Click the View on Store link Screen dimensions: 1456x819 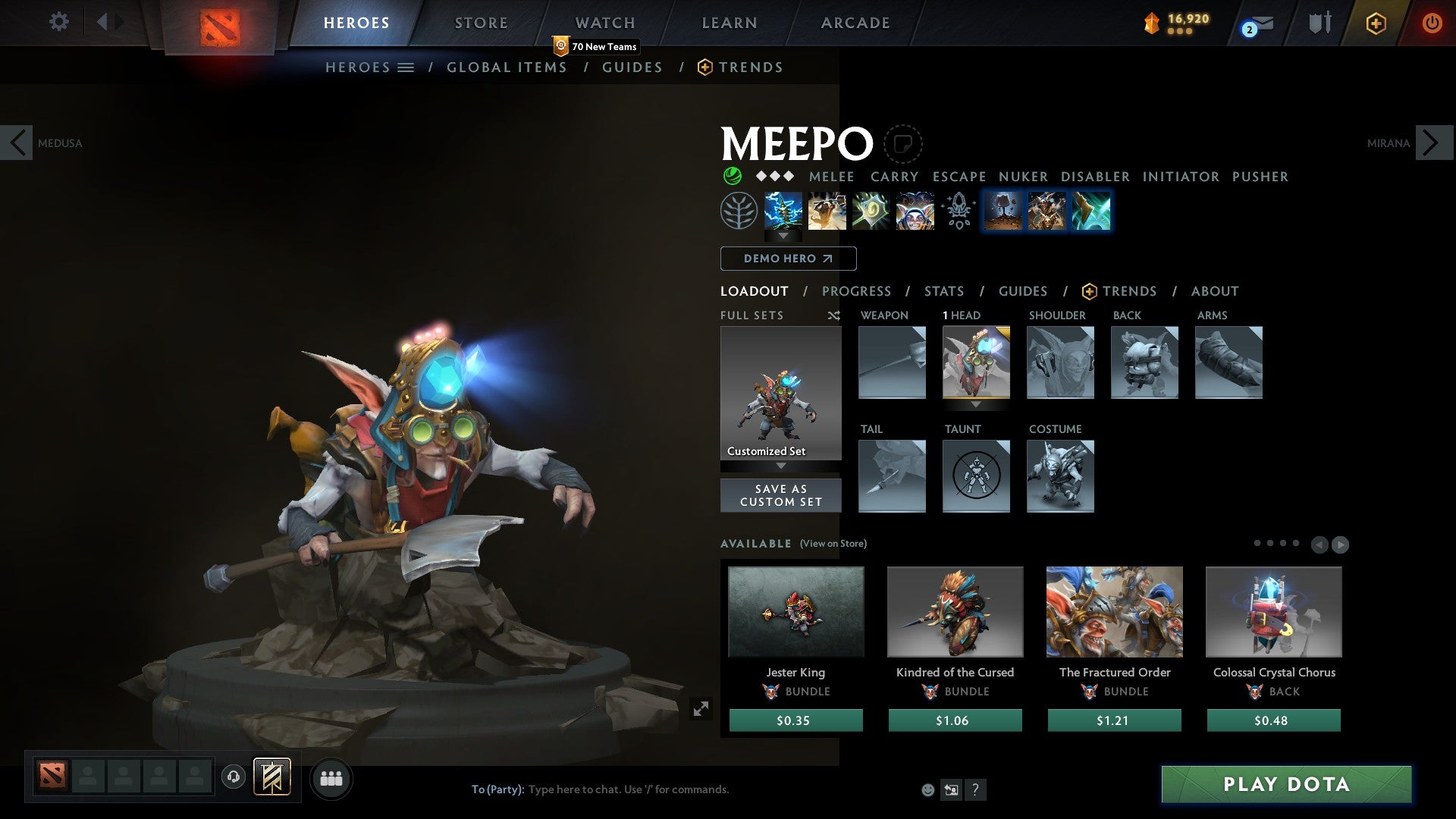click(x=832, y=544)
